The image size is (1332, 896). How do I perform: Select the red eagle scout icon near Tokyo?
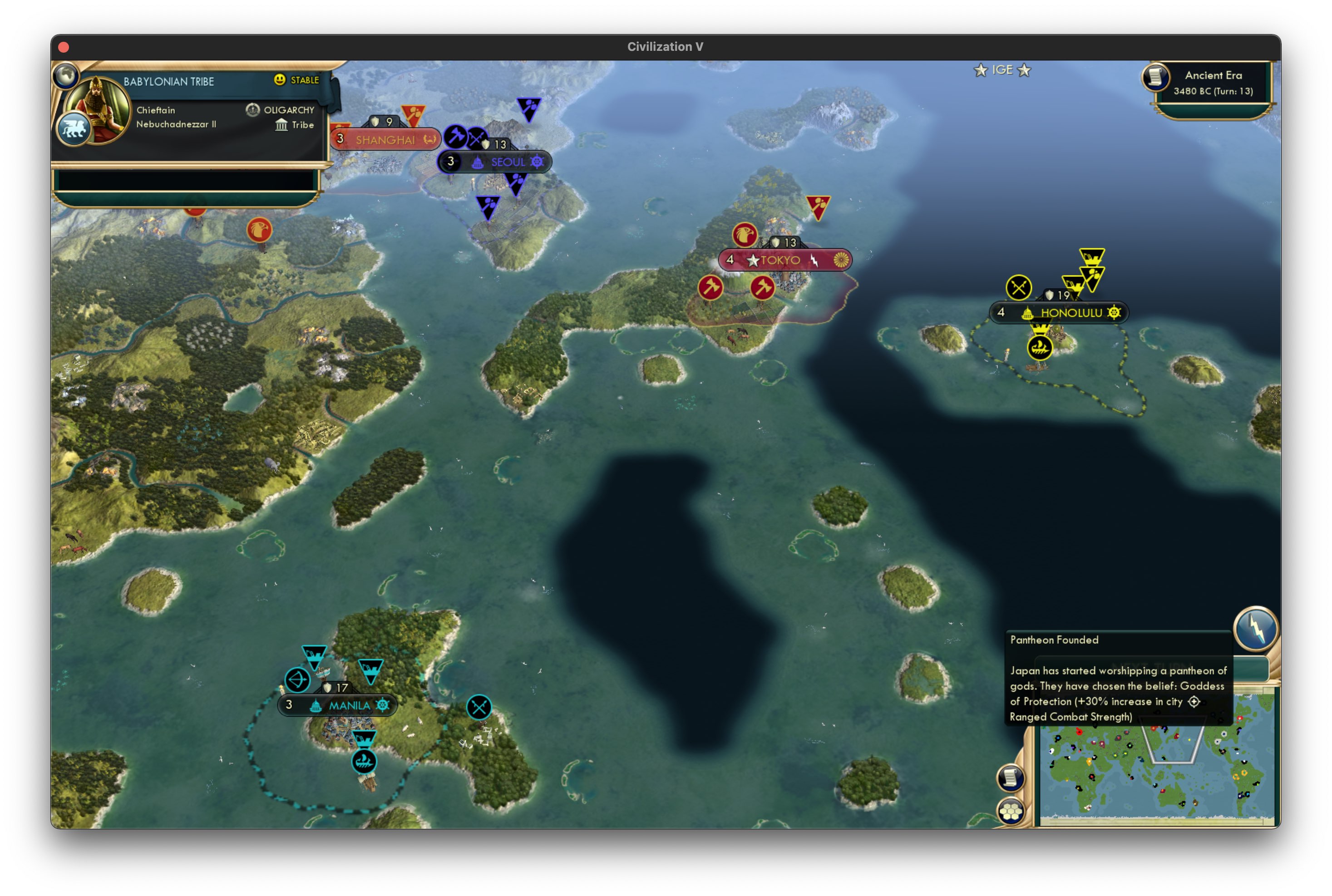[744, 235]
